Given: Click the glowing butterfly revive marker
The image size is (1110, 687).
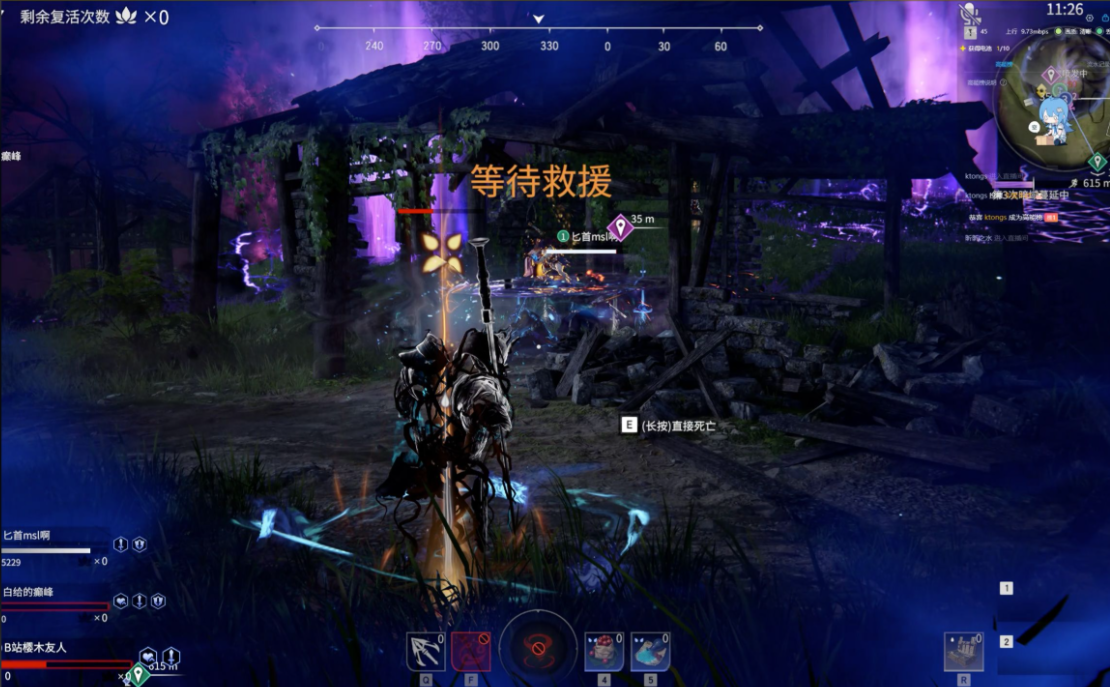Looking at the screenshot, I should click(x=440, y=252).
